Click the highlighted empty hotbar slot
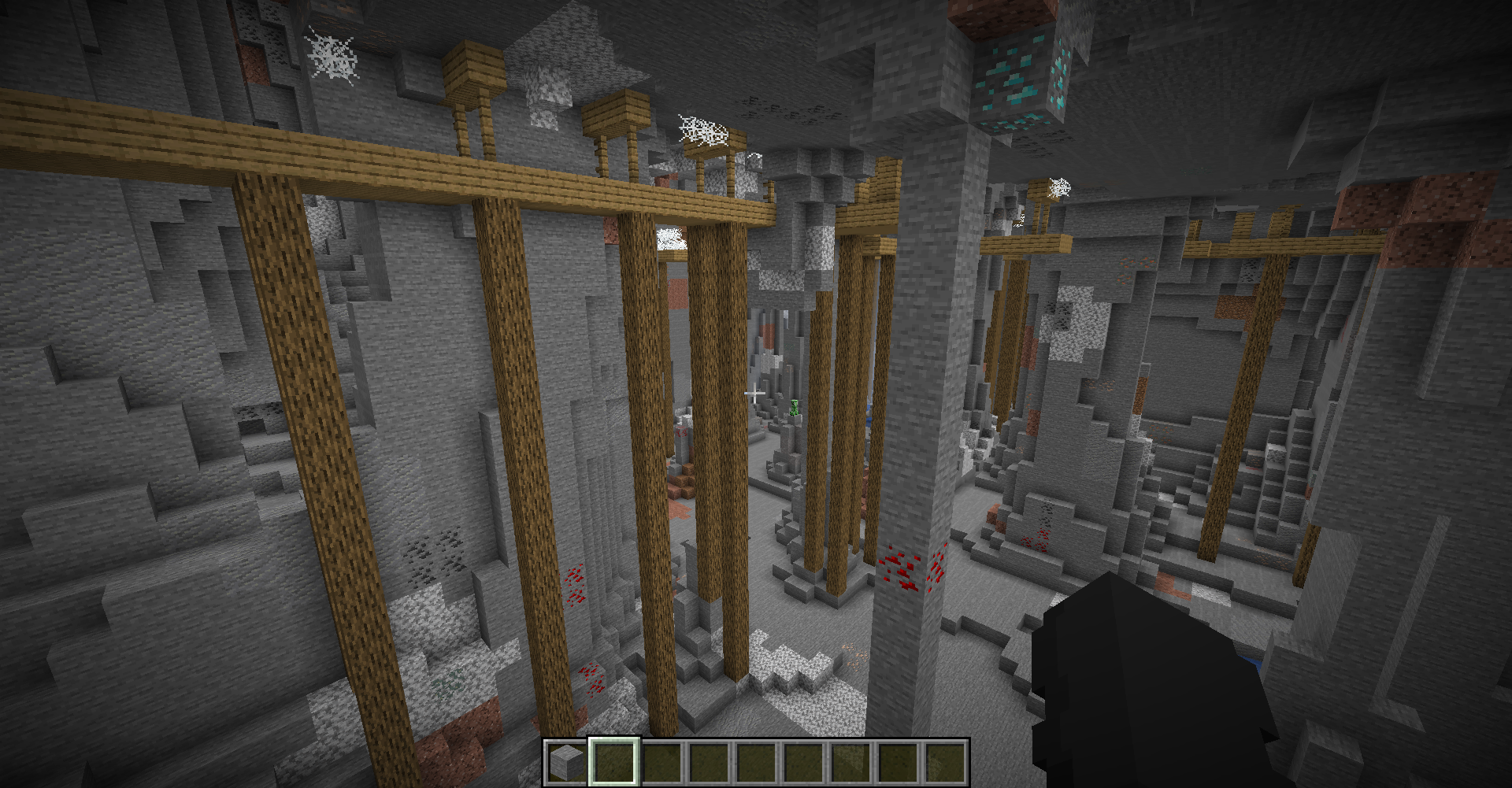This screenshot has height=788, width=1512. pos(614,762)
